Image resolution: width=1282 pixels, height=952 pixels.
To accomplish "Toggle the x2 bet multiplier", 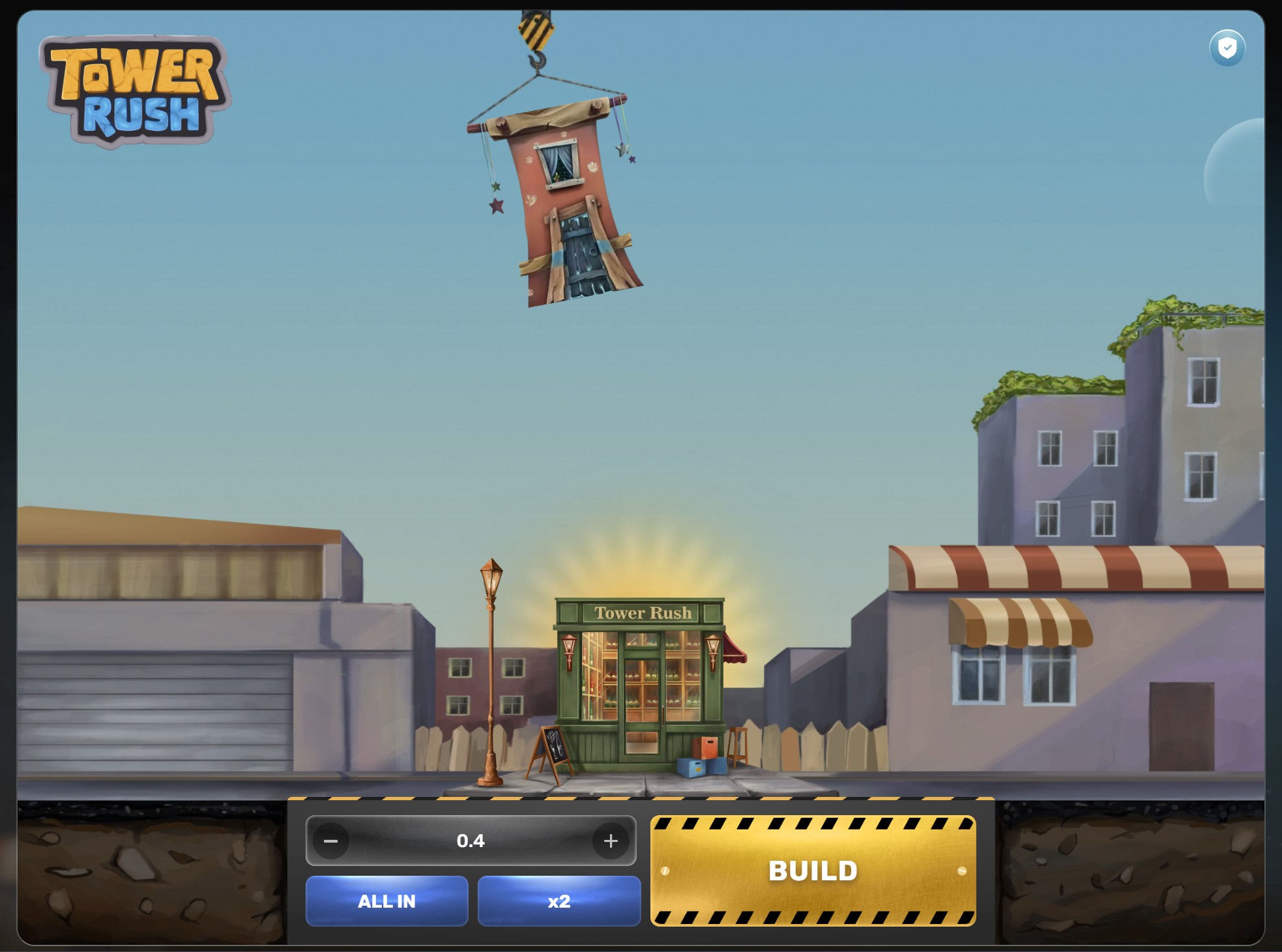I will [x=559, y=902].
